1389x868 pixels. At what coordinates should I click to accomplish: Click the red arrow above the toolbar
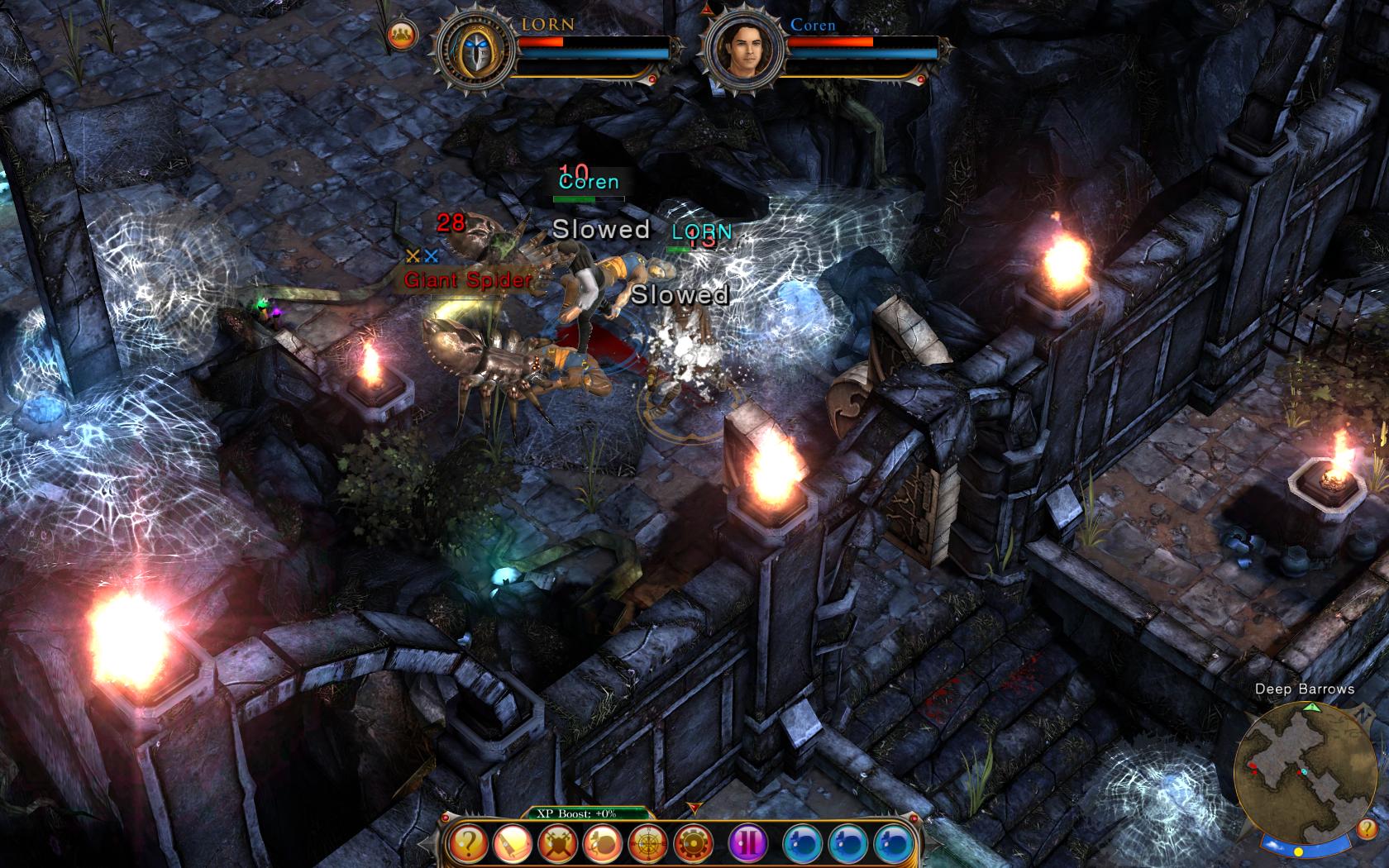[693, 807]
